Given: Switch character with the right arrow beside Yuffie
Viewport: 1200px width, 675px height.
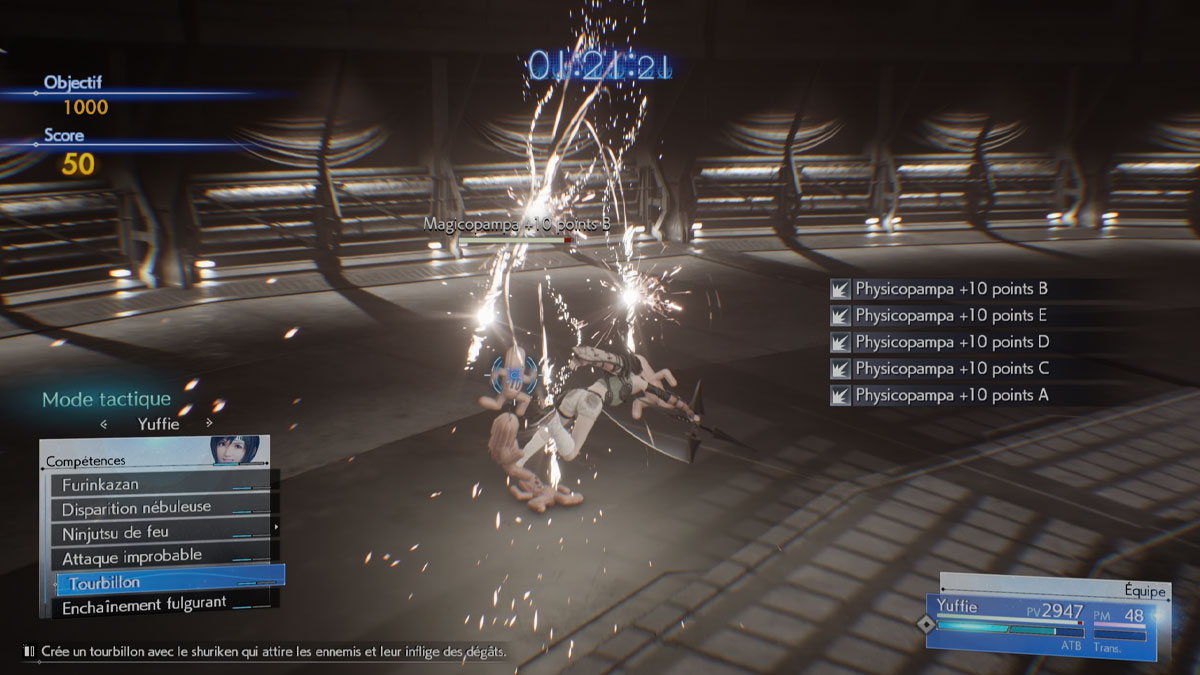Looking at the screenshot, I should pyautogui.click(x=209, y=424).
